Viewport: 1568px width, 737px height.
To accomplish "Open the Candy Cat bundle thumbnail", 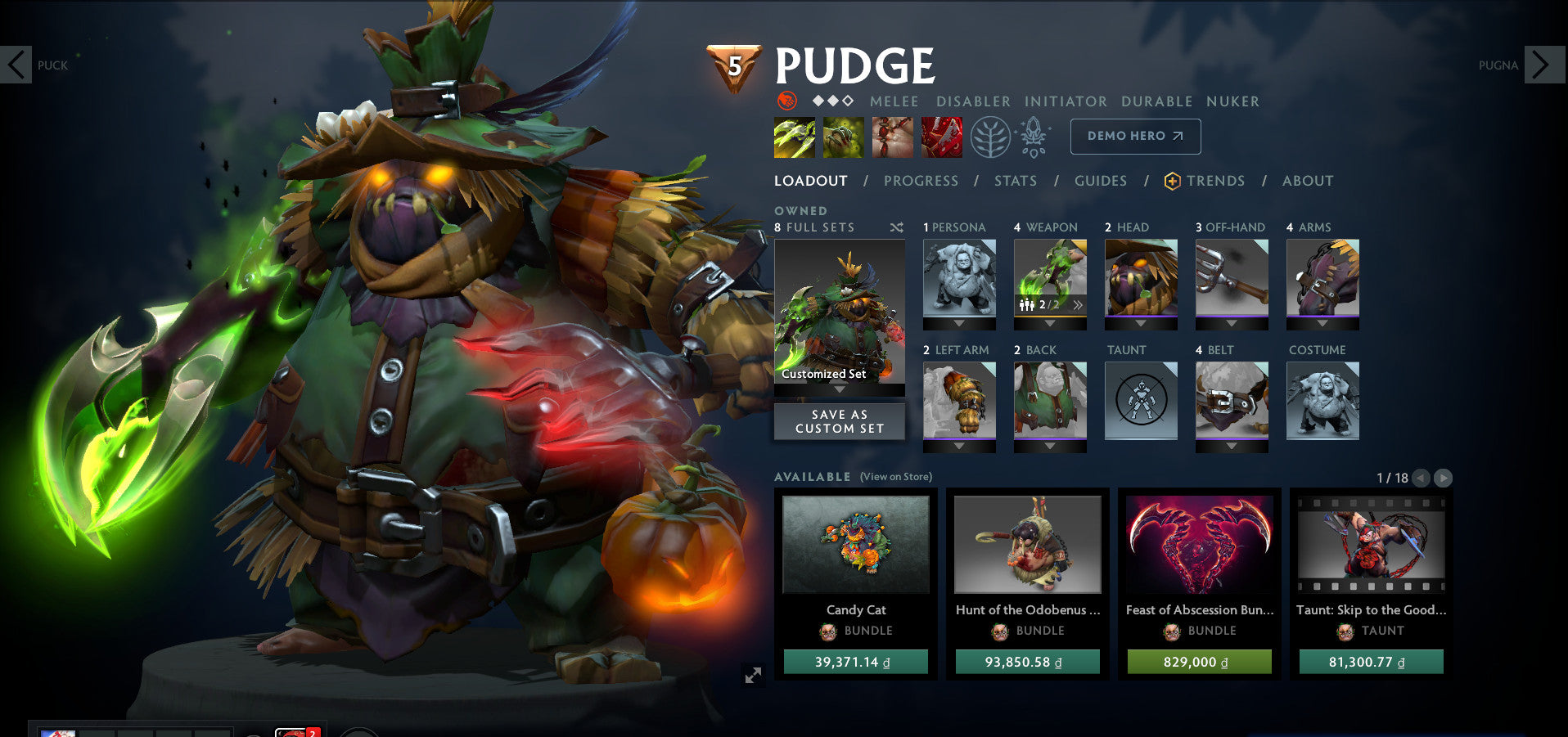I will 857,545.
